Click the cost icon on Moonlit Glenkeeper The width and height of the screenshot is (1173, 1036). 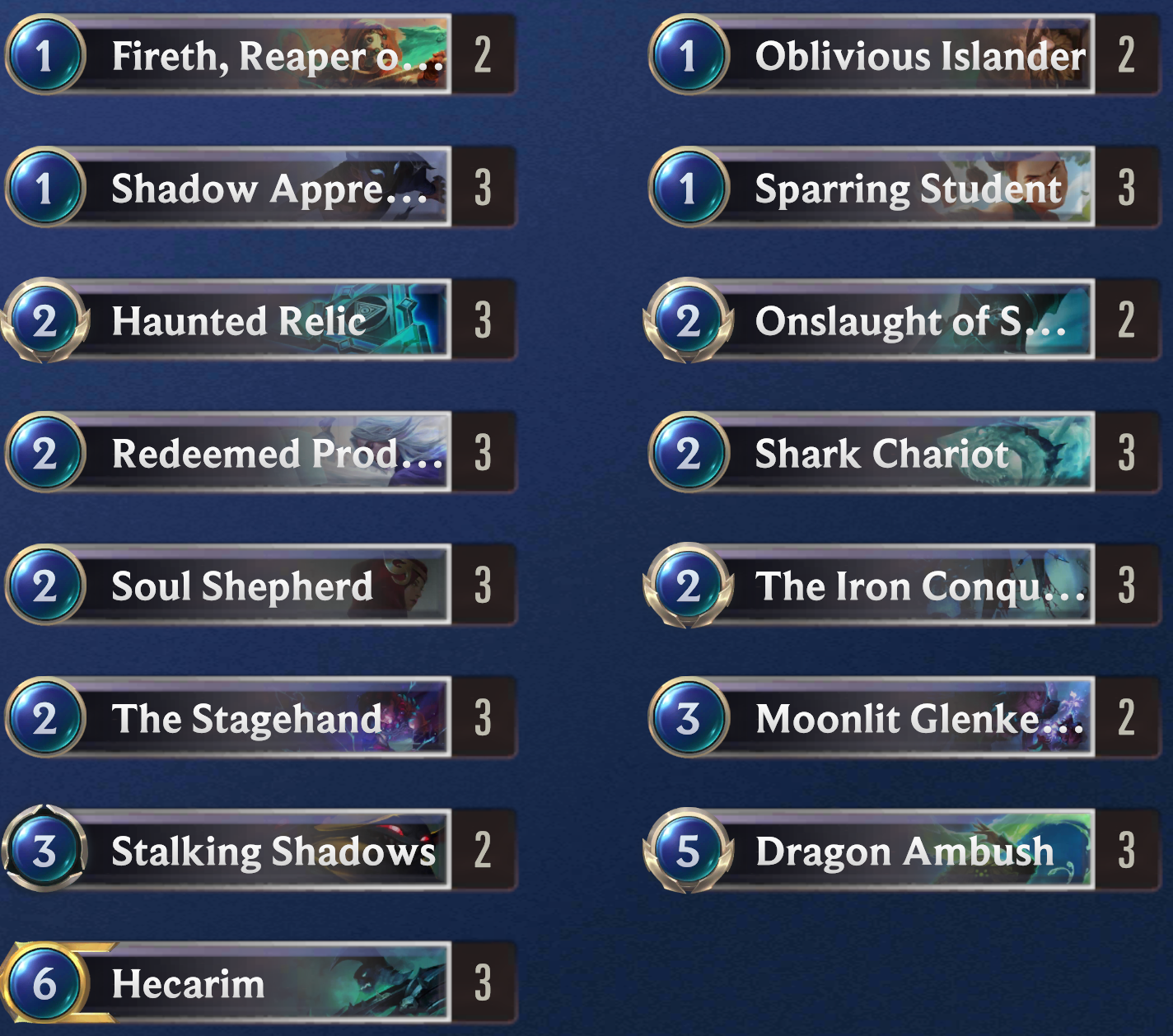click(690, 719)
